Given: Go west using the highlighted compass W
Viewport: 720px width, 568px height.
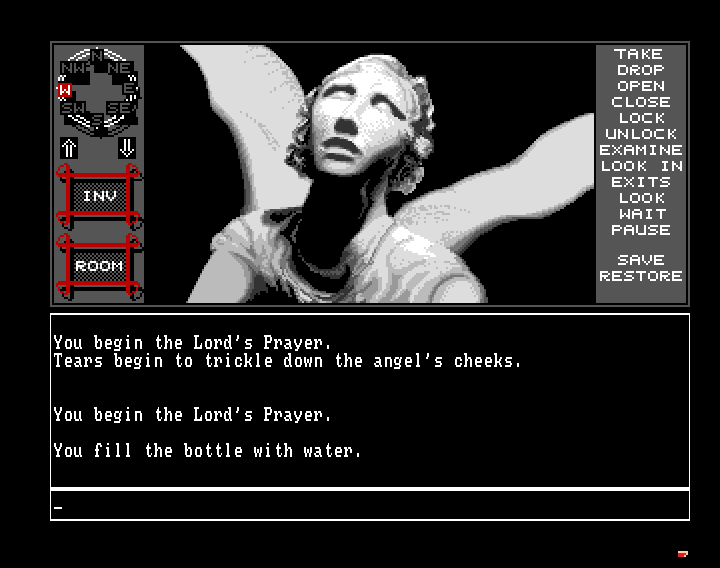Looking at the screenshot, I should point(62,91).
